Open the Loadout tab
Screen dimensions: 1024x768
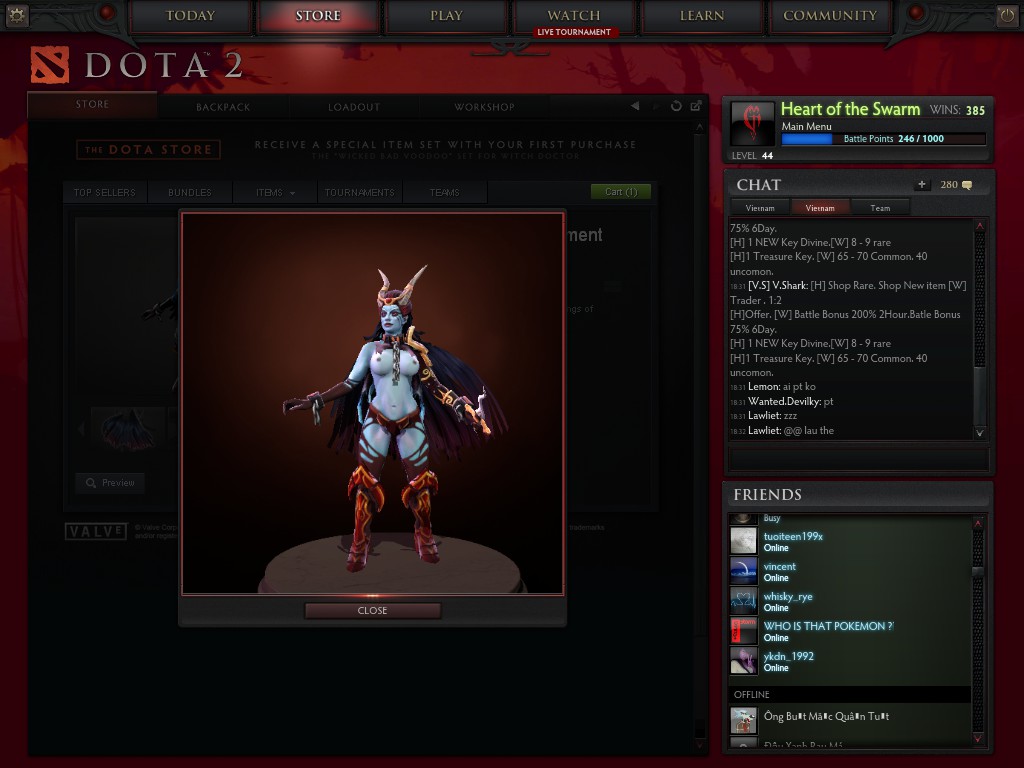pyautogui.click(x=354, y=107)
